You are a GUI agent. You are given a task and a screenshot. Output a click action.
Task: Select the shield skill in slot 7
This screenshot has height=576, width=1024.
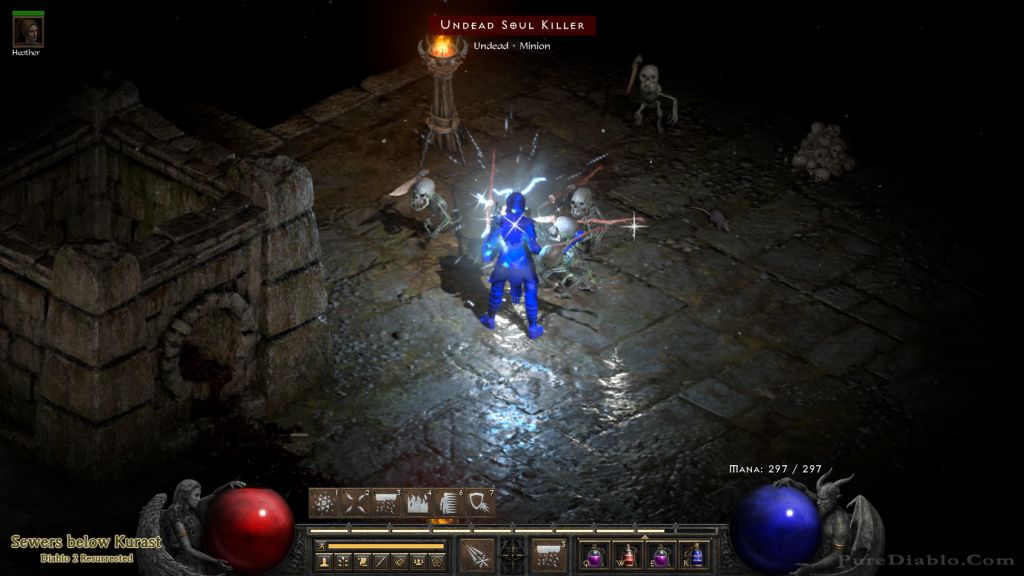pyautogui.click(x=480, y=502)
